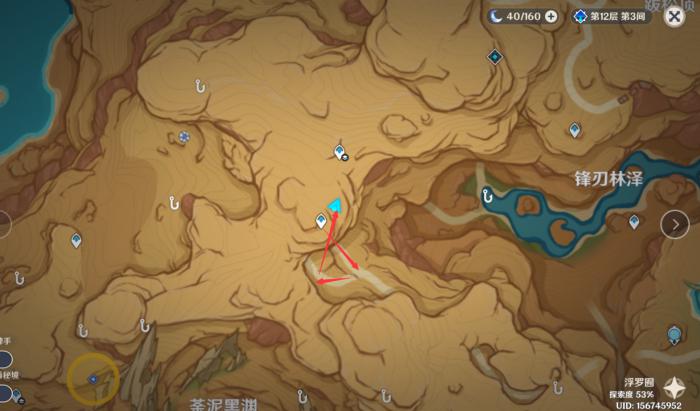
Task: Click the yellow-circled quest marker
Action: (93, 378)
